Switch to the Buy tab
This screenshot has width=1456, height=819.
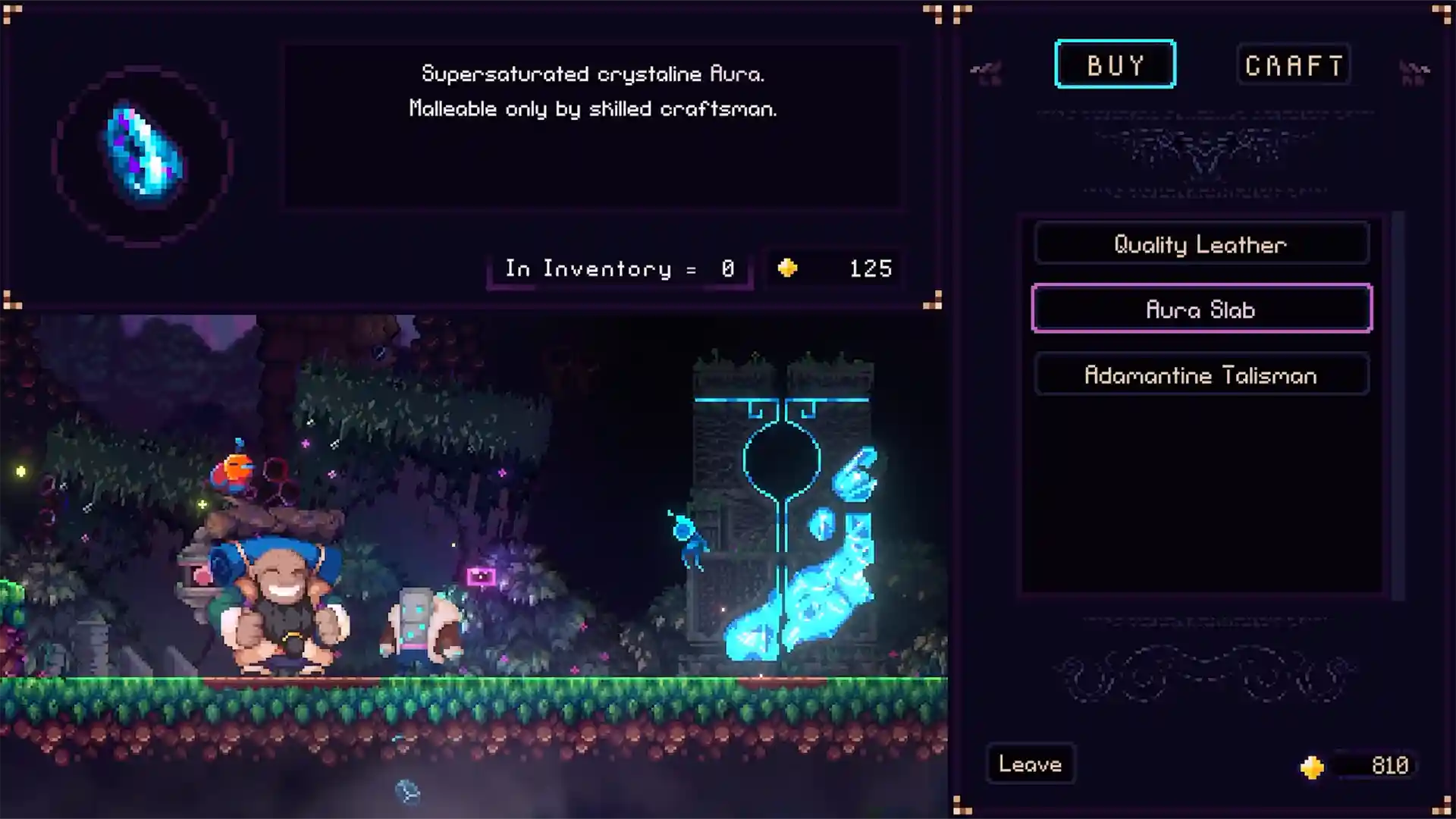pos(1115,64)
